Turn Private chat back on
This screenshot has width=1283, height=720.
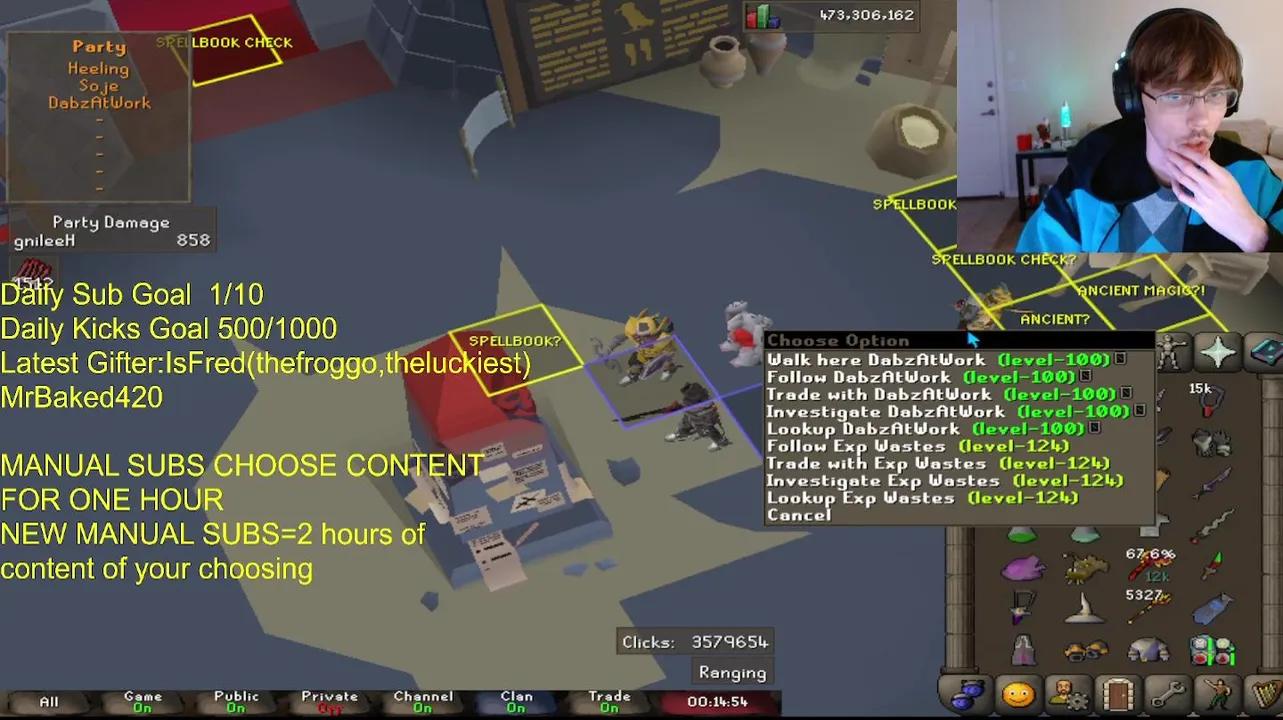[x=328, y=699]
